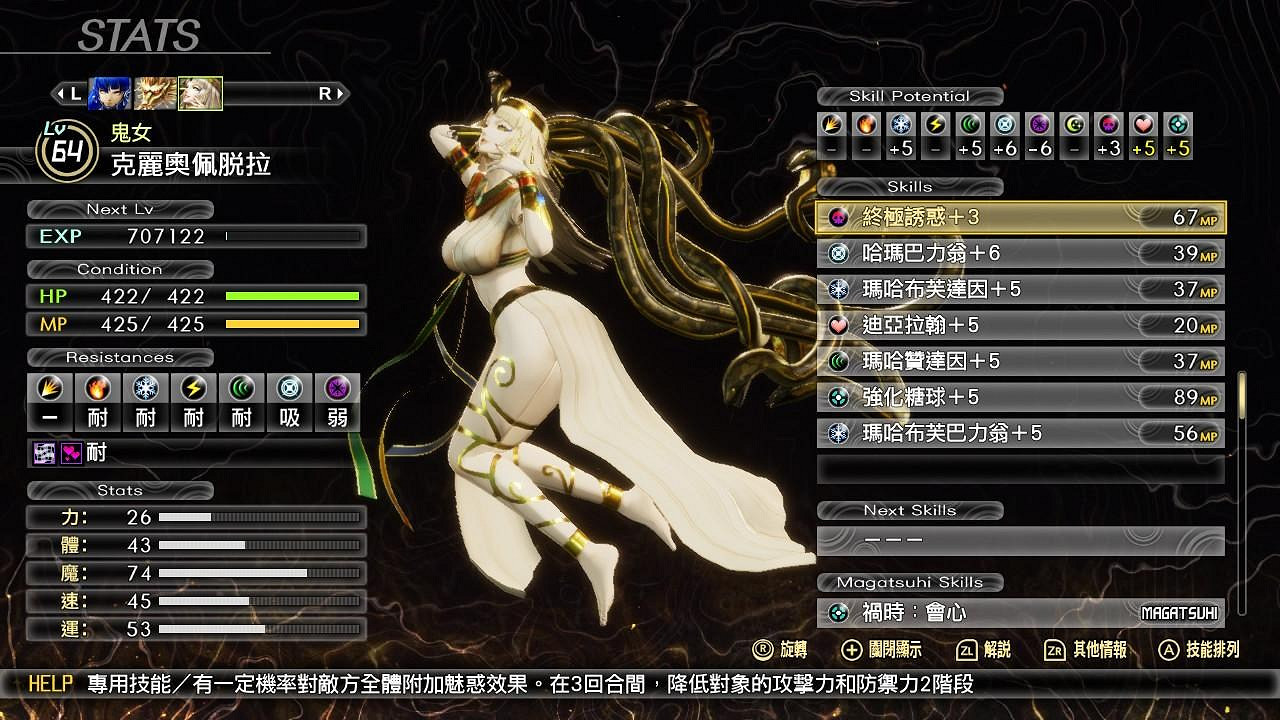This screenshot has width=1280, height=720.
Task: Click the right R arrow to view next demon
Action: click(x=334, y=93)
